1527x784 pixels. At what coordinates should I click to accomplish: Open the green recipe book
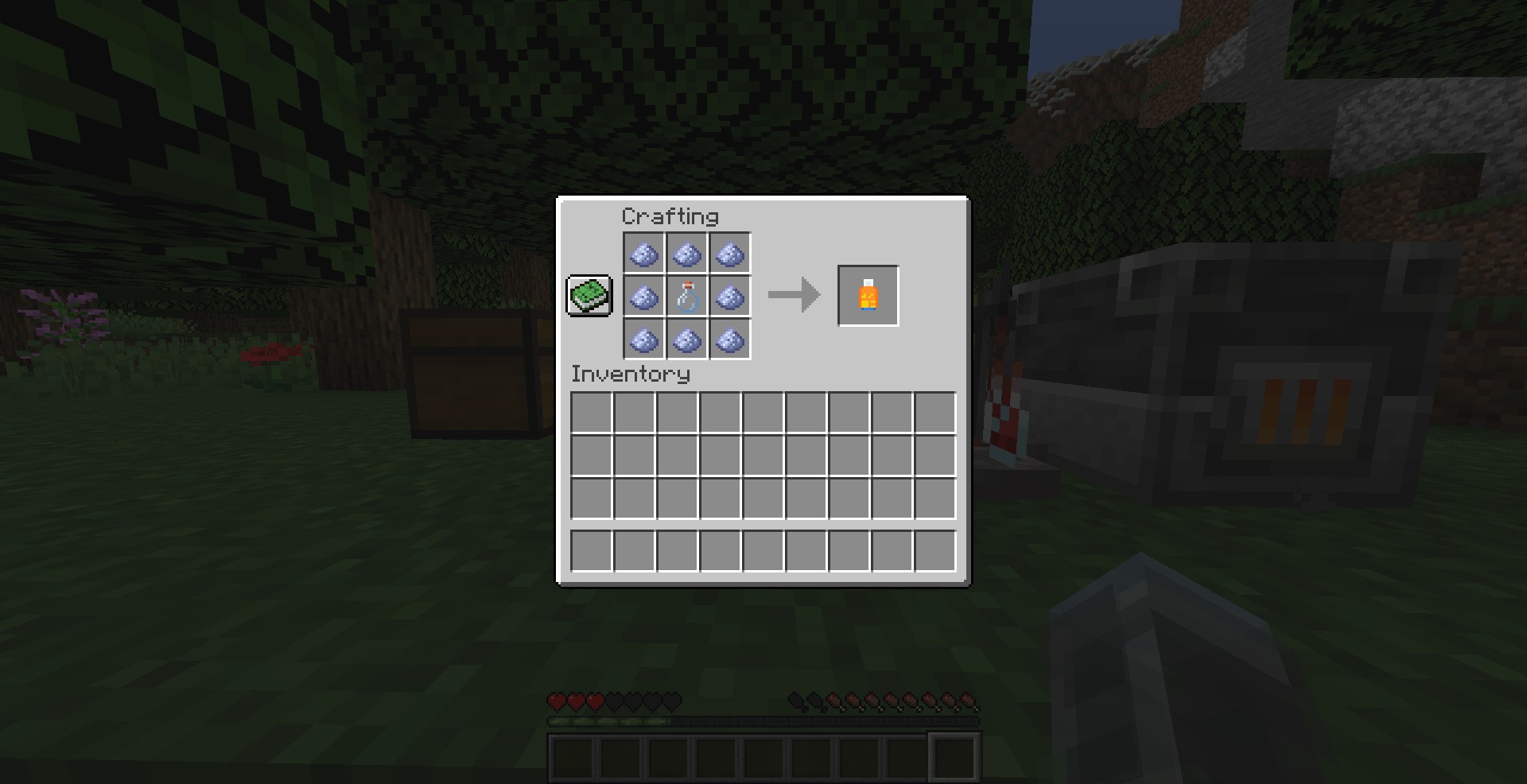tap(589, 296)
